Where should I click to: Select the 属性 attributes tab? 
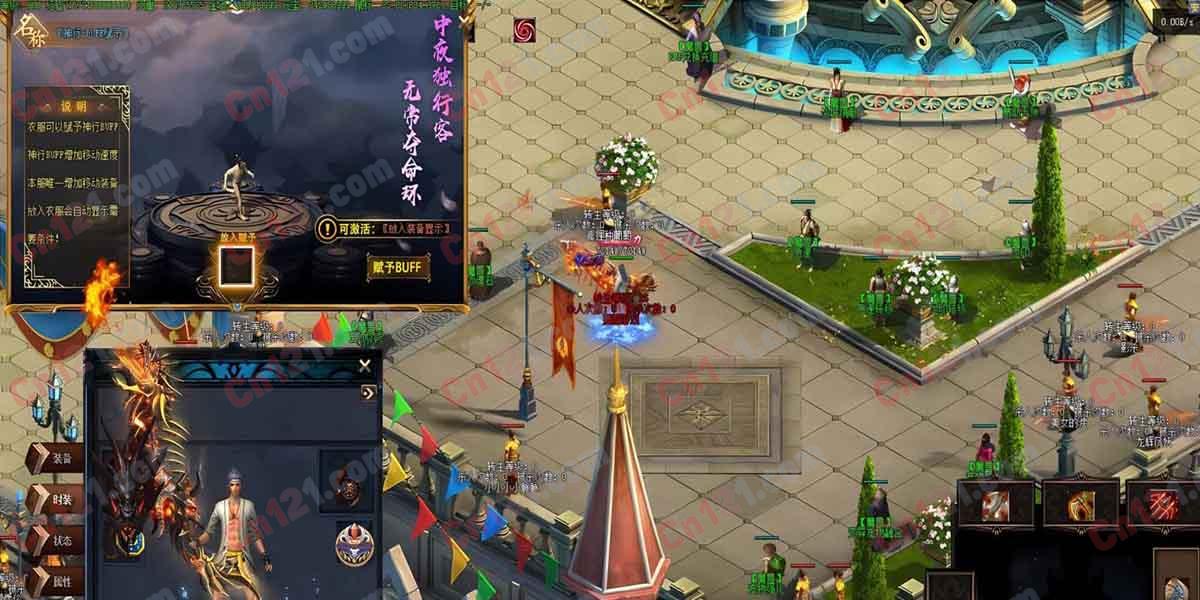click(x=56, y=579)
